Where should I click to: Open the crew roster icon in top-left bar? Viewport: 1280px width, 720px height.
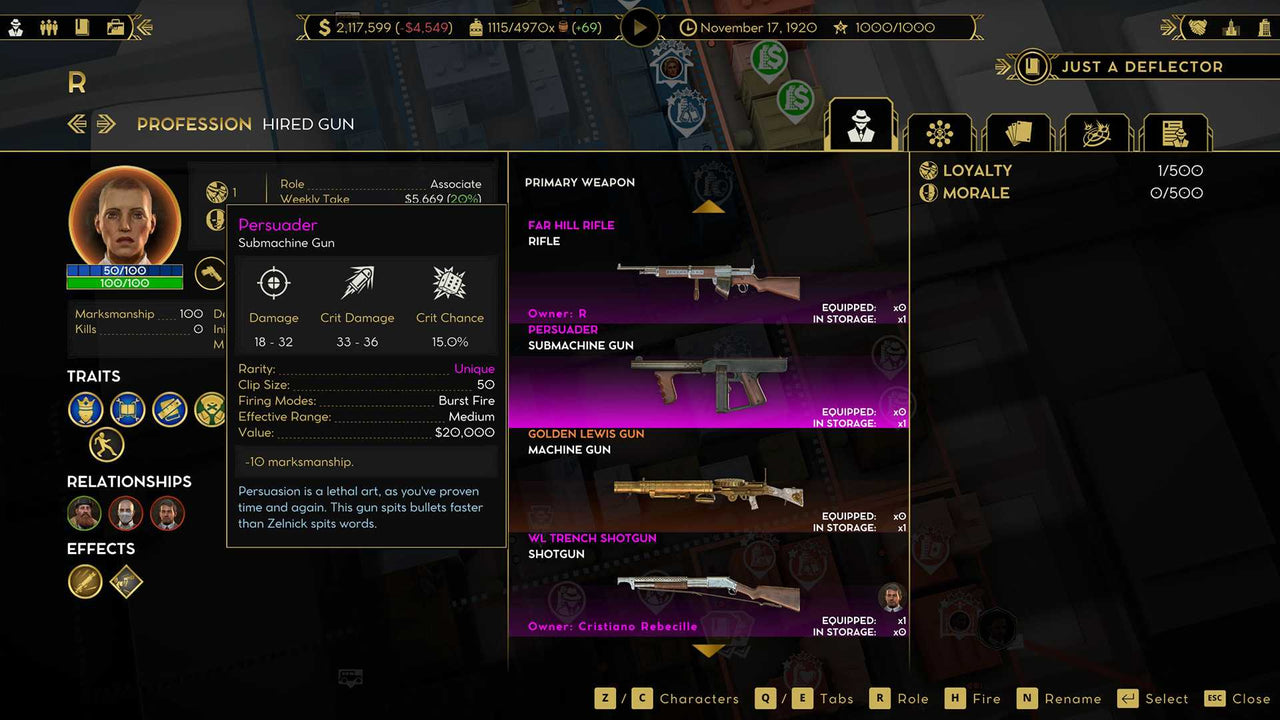pos(48,27)
